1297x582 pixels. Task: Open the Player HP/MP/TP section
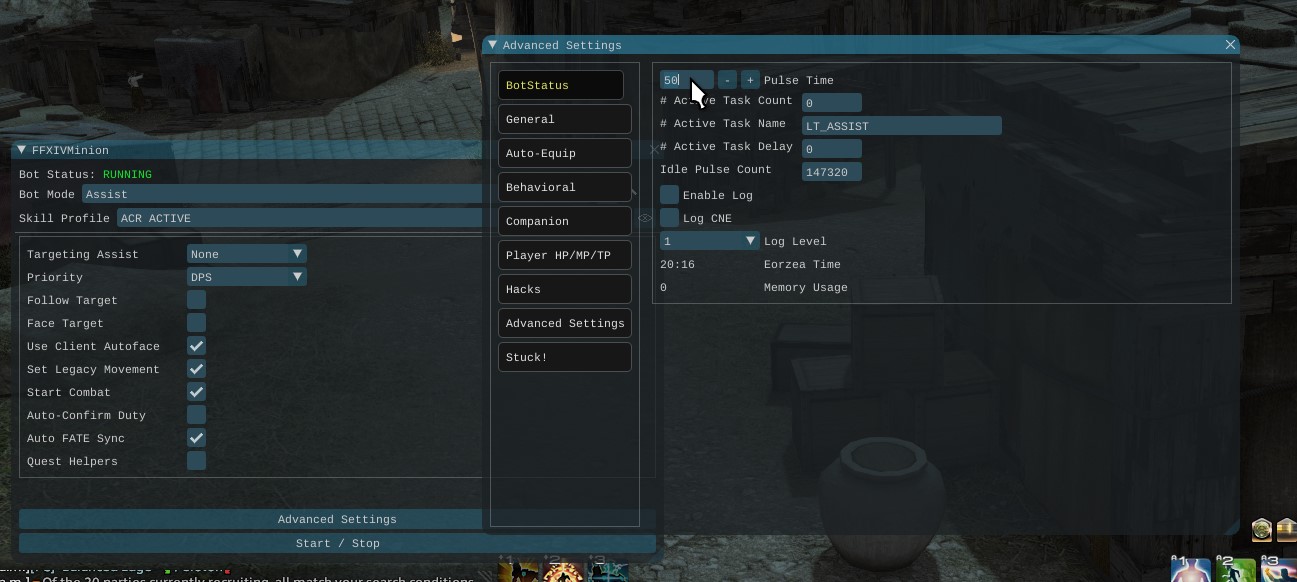[564, 255]
